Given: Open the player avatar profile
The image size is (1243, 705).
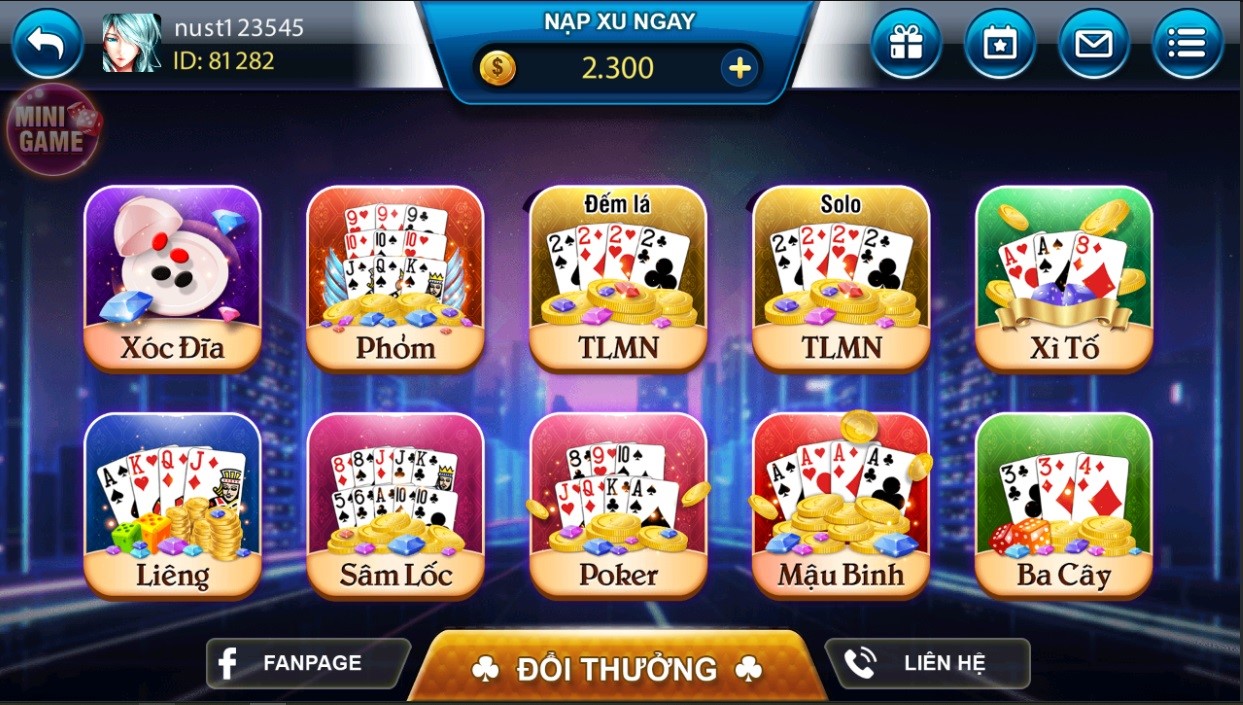Looking at the screenshot, I should pos(131,43).
